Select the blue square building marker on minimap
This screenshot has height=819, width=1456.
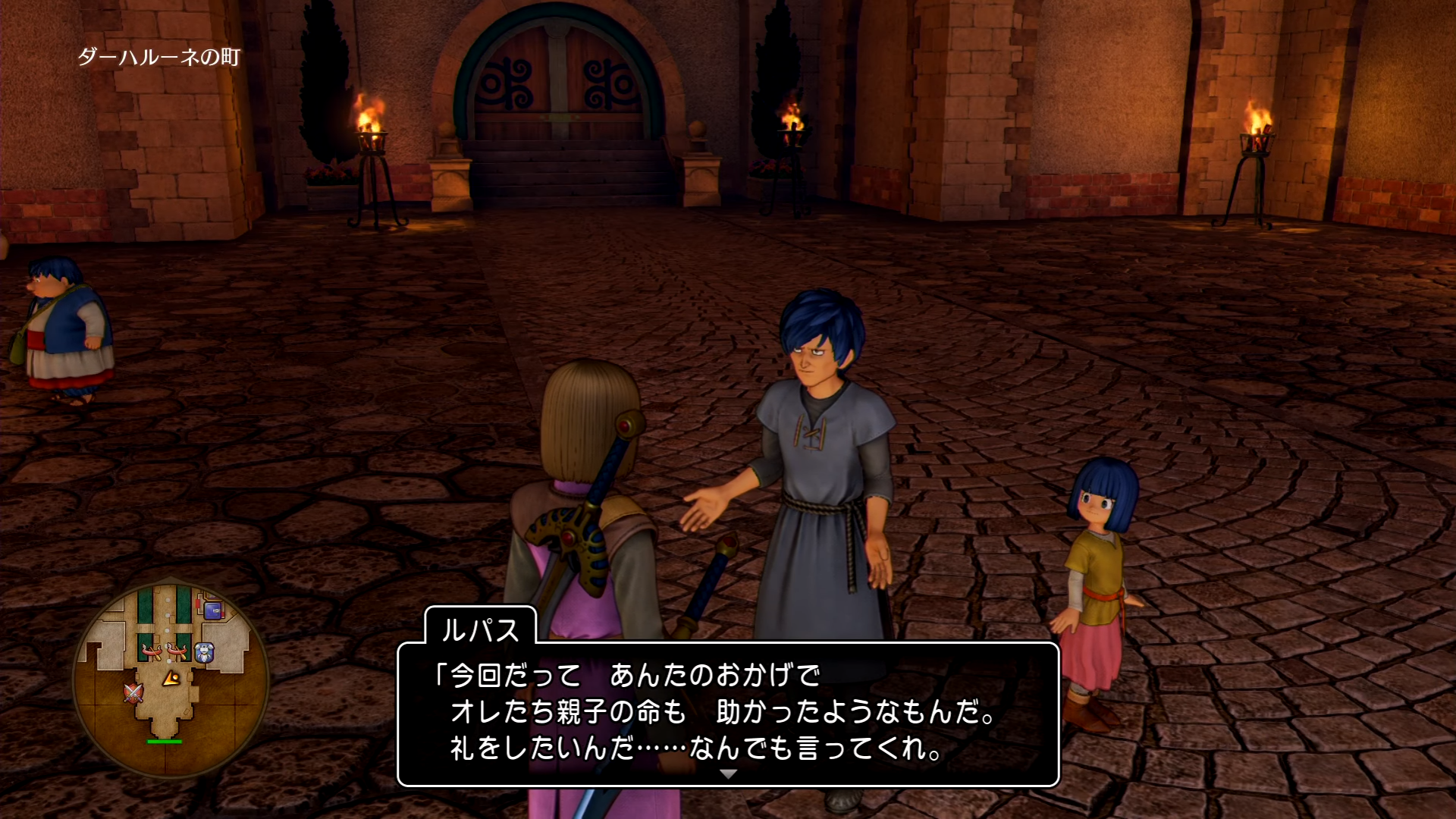point(212,609)
